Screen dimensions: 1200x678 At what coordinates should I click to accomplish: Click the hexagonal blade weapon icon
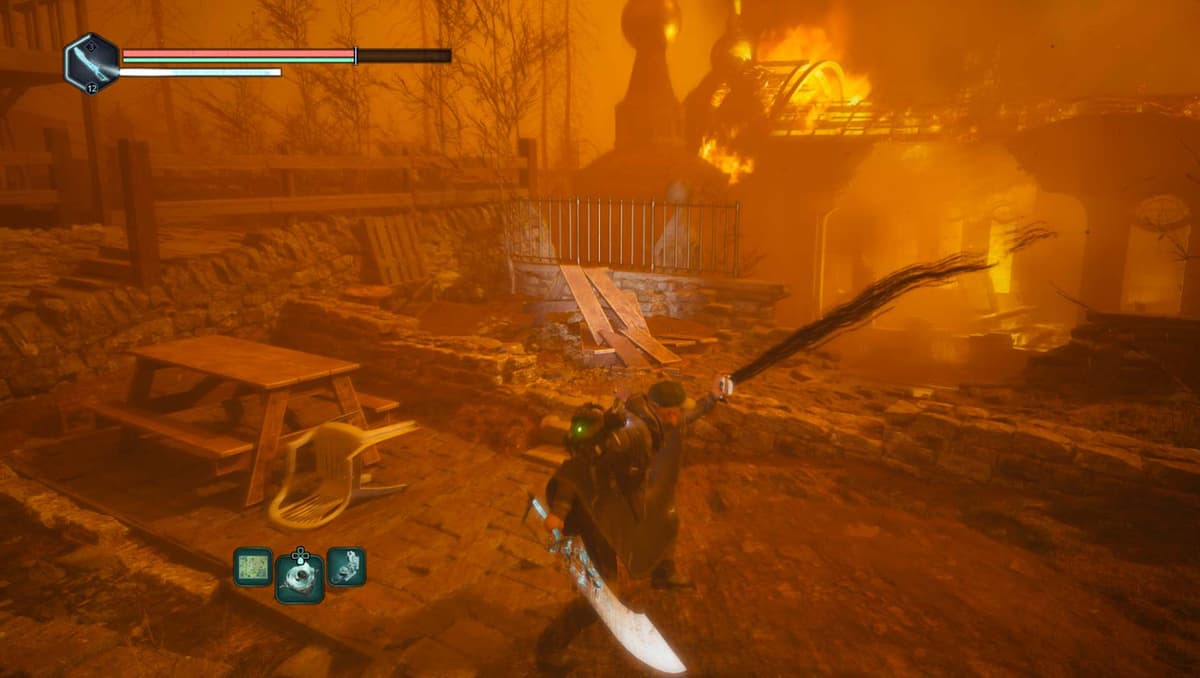point(92,62)
